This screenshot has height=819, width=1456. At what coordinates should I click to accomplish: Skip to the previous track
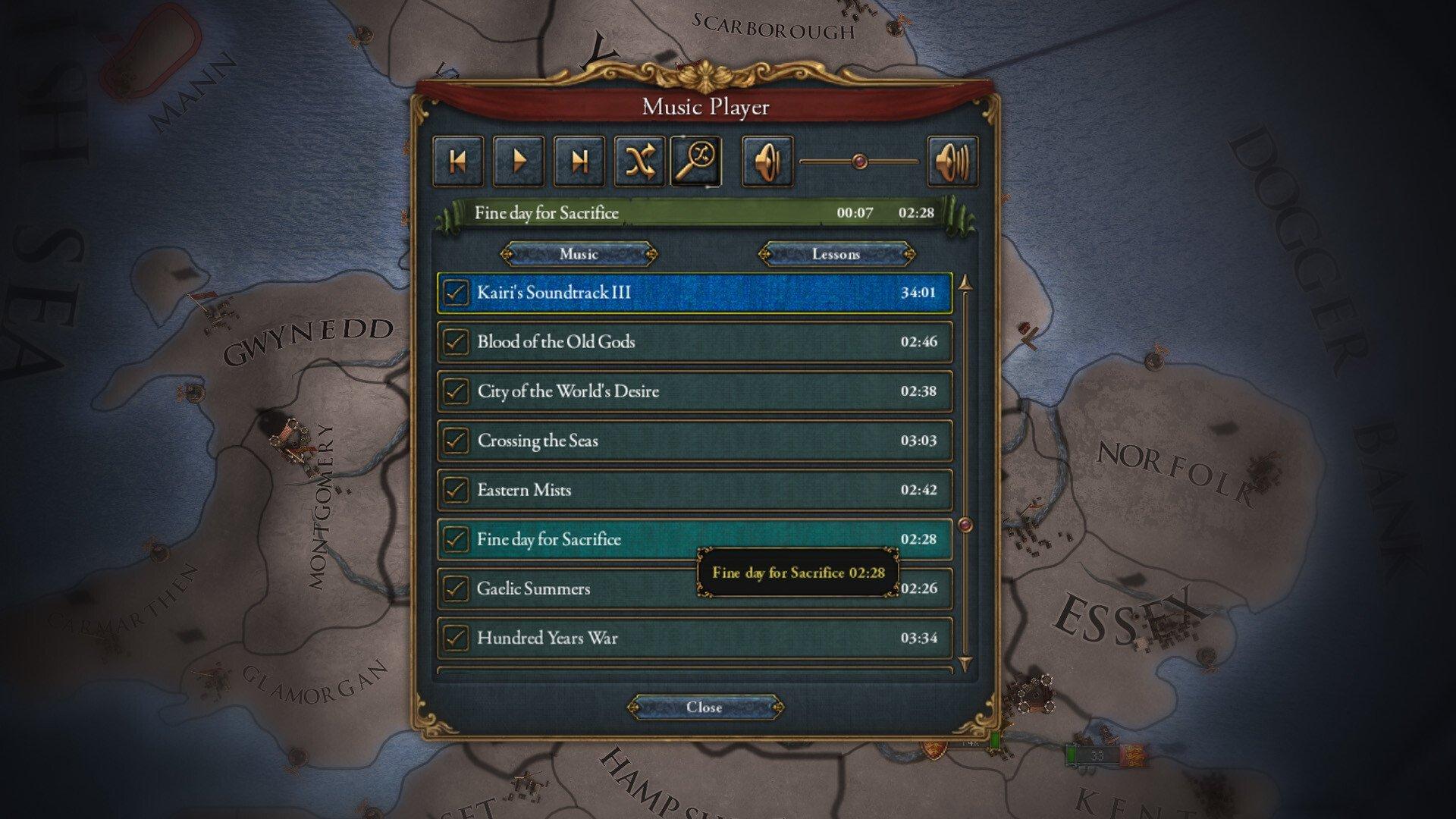click(x=458, y=161)
